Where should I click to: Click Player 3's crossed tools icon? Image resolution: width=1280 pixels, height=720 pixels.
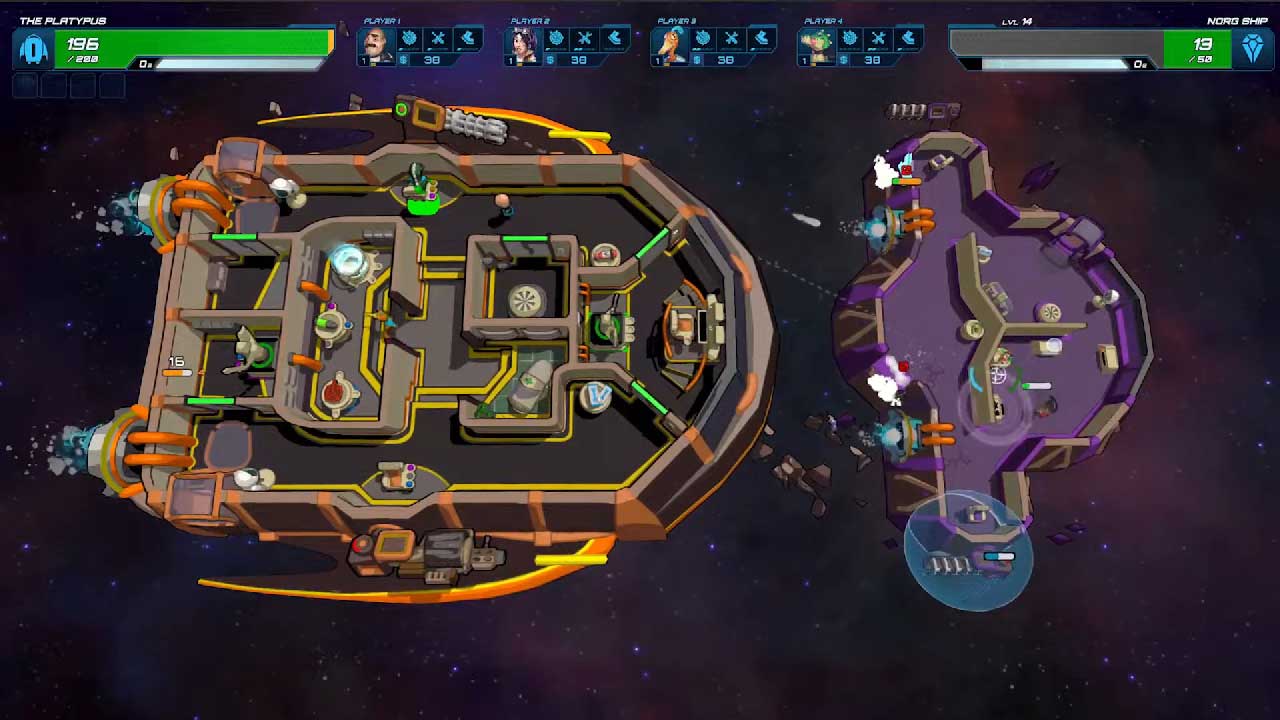[x=732, y=39]
